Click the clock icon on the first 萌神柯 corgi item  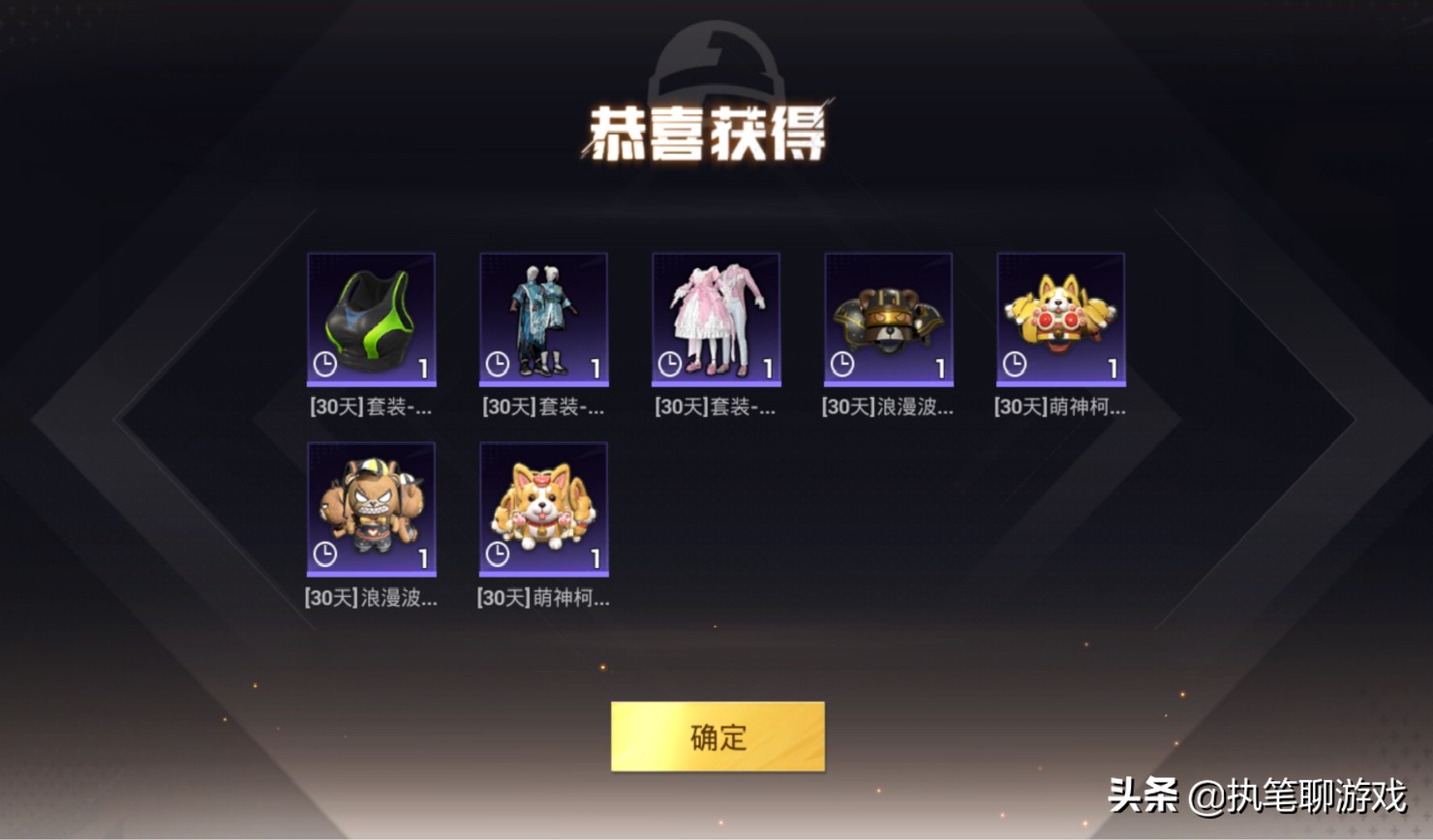[1012, 366]
